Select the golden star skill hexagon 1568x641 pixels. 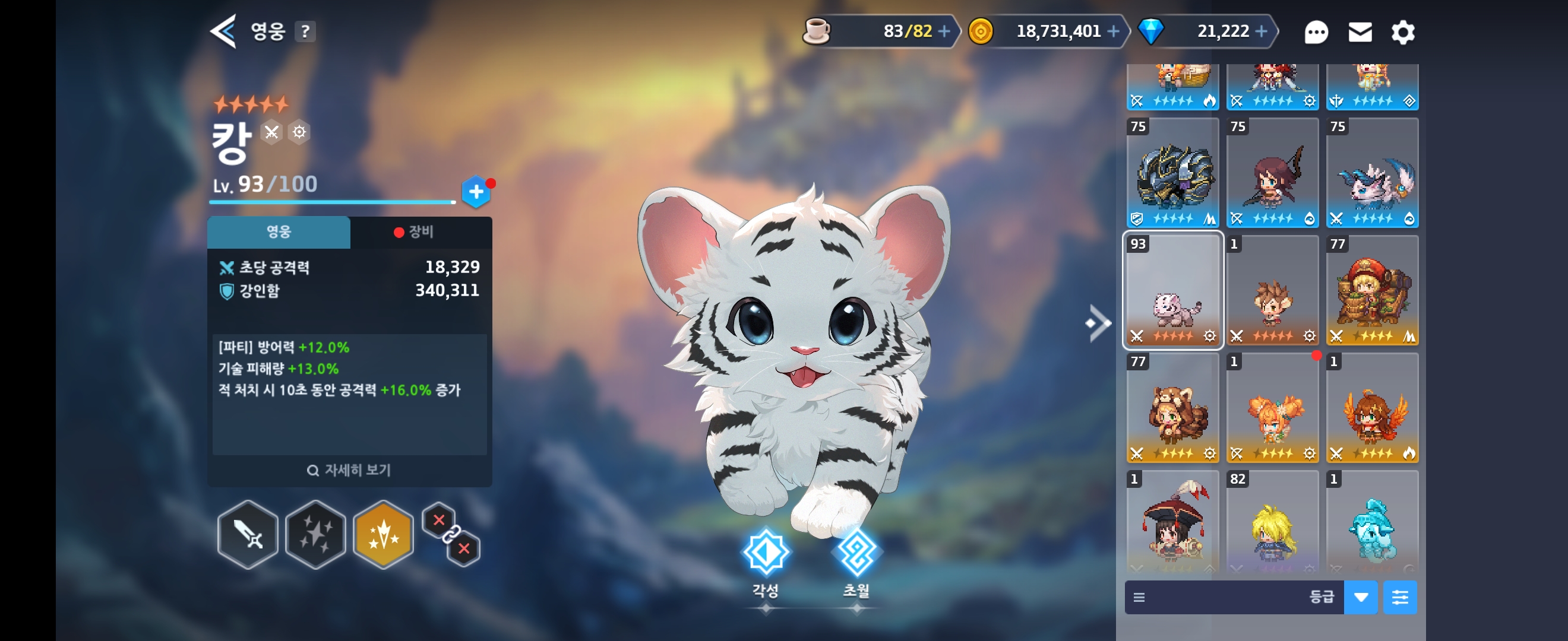coord(384,535)
